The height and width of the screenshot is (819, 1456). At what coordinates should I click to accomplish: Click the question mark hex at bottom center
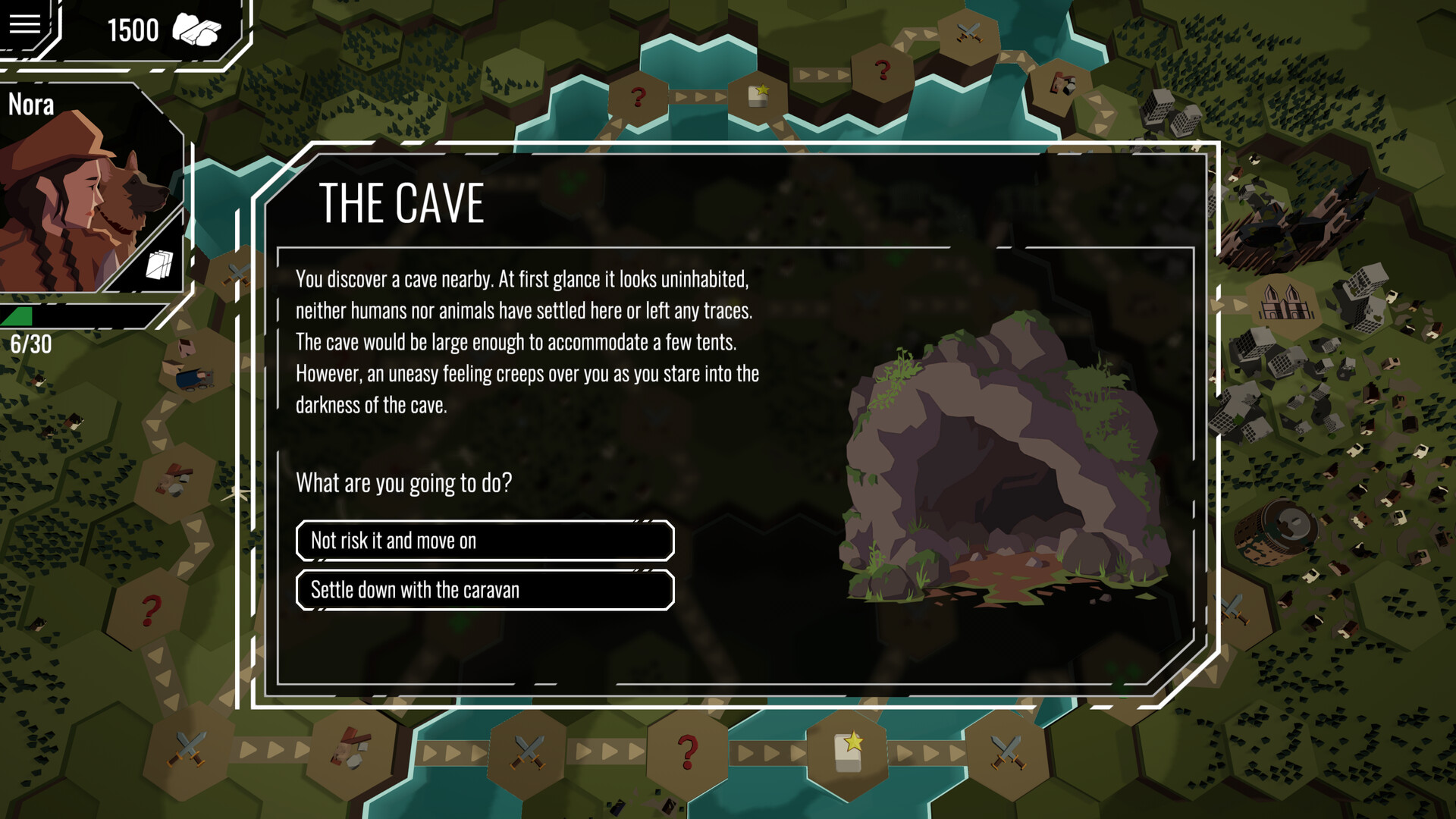687,751
